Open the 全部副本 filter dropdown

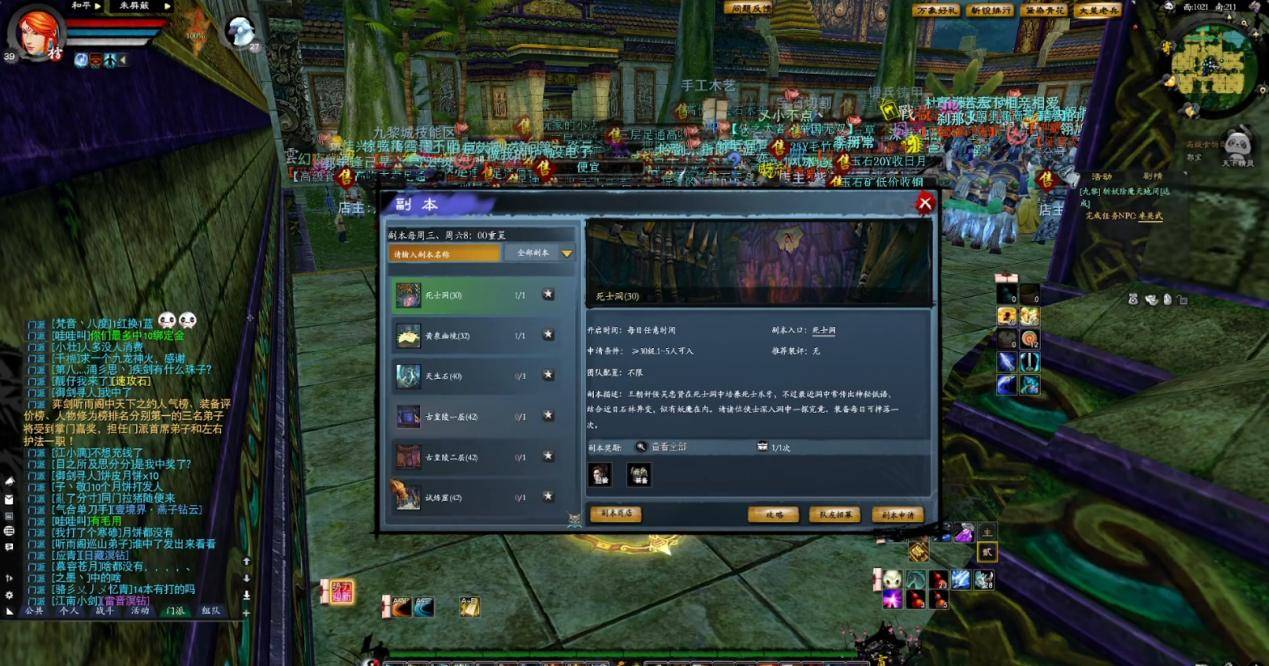pyautogui.click(x=540, y=253)
